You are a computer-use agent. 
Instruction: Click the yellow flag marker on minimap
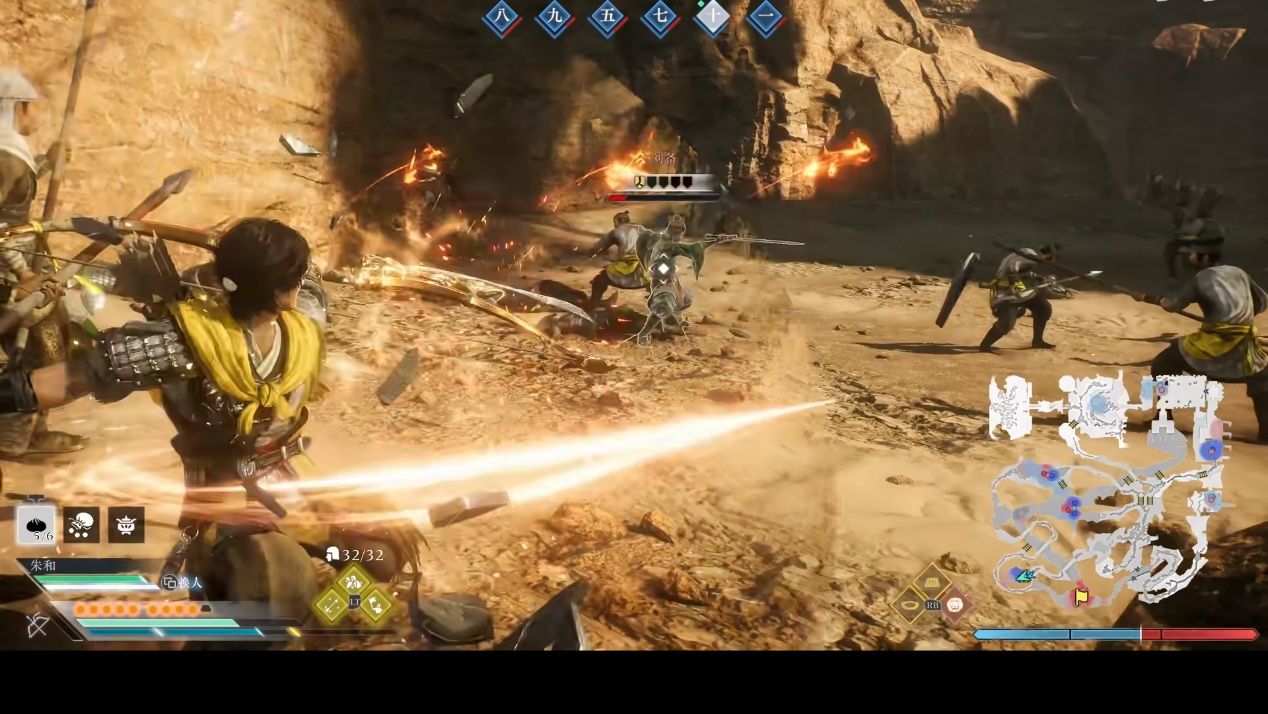click(x=1081, y=596)
